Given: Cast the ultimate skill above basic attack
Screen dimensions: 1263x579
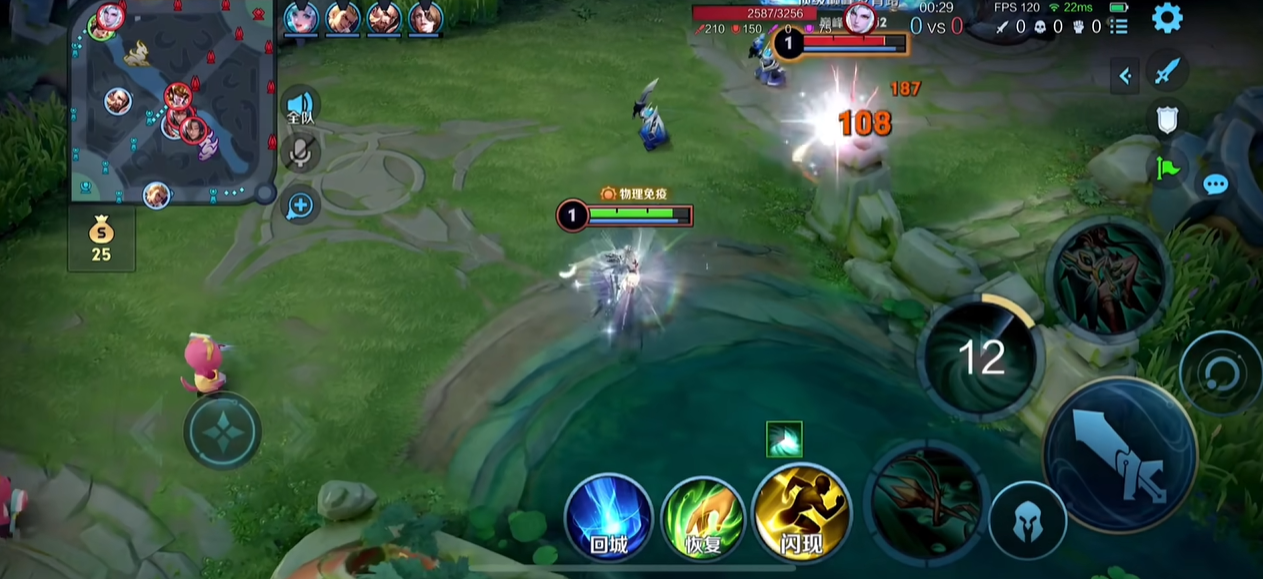Looking at the screenshot, I should click(x=1108, y=273).
